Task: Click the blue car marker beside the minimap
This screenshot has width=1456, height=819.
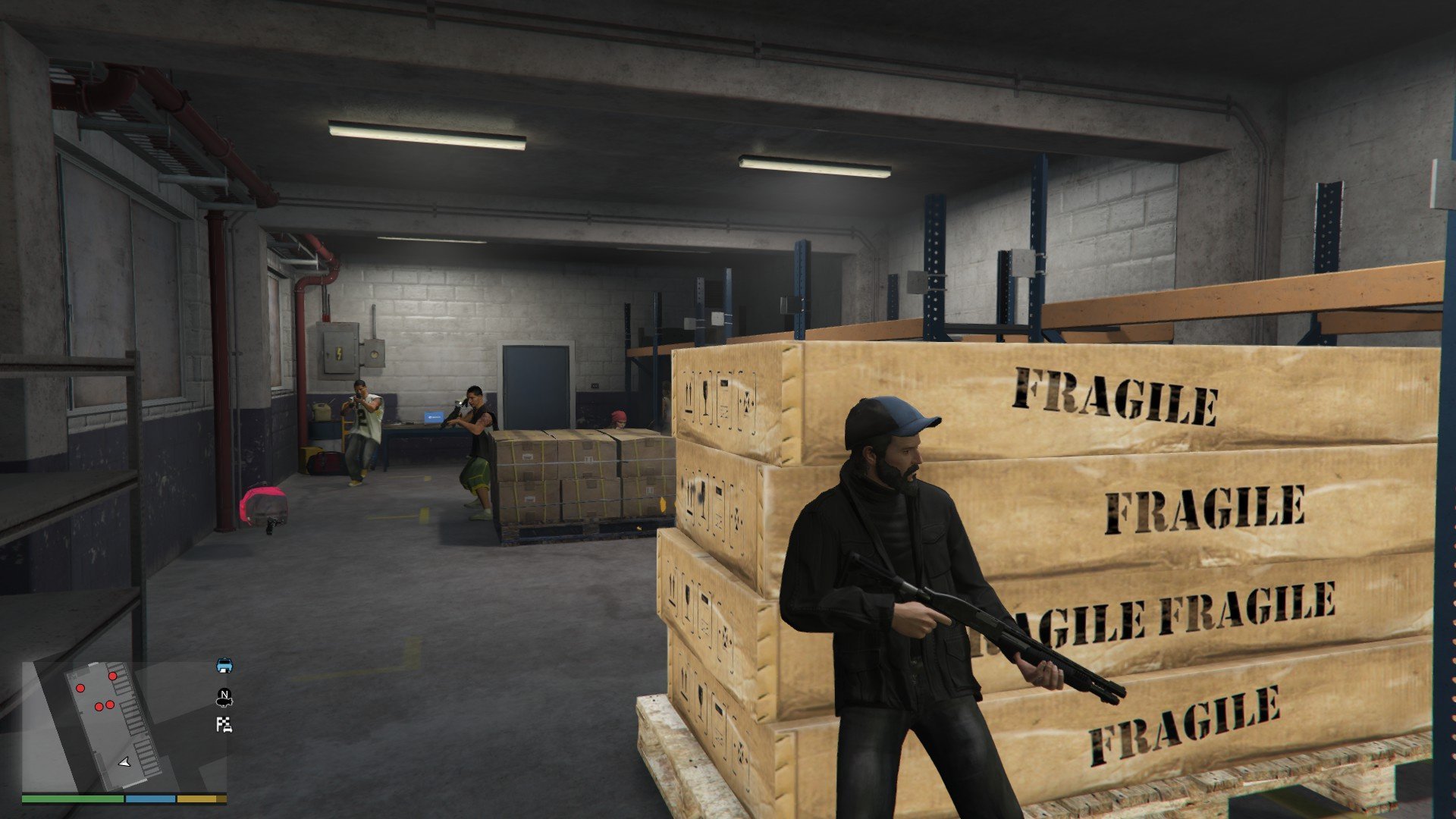Action: coord(224,666)
